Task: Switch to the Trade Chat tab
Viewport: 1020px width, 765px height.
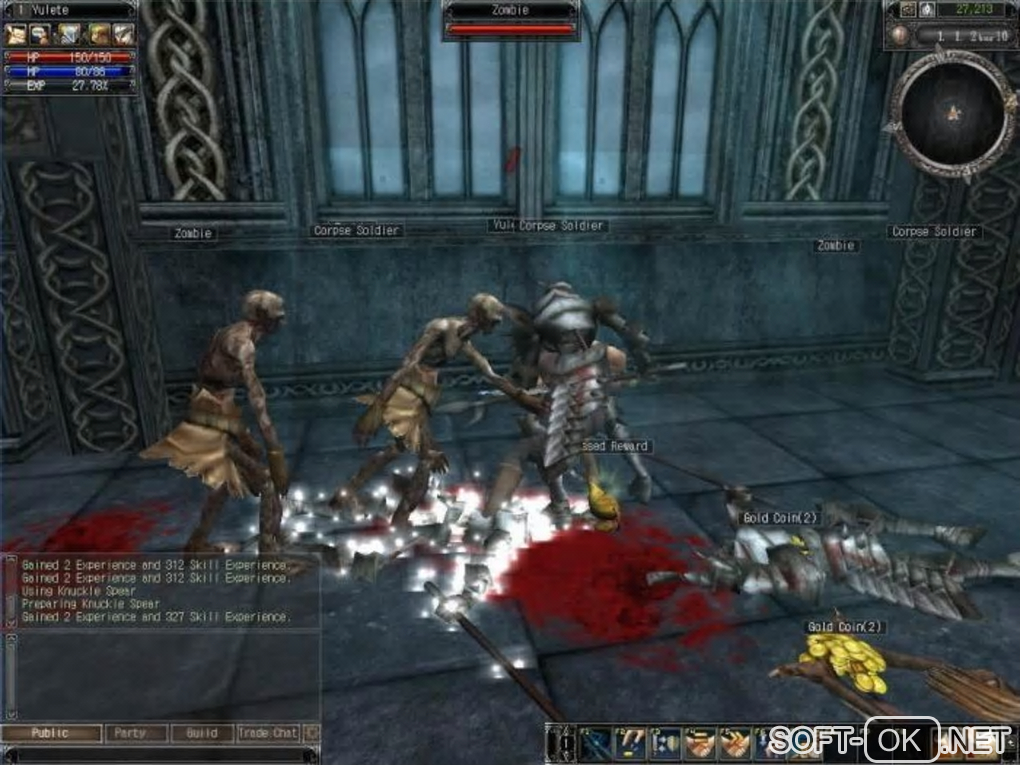Action: tap(268, 733)
